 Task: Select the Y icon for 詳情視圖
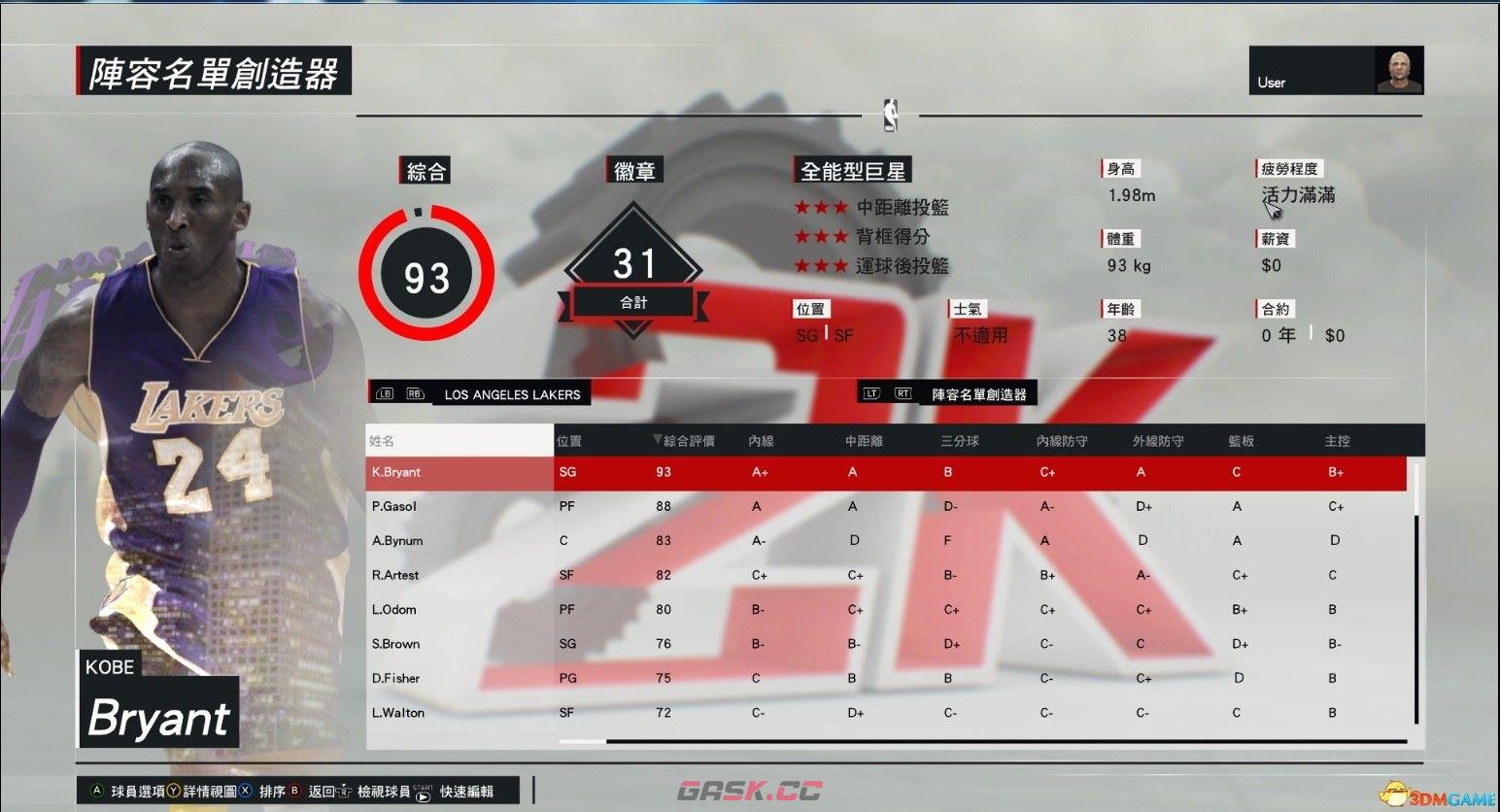(x=173, y=792)
